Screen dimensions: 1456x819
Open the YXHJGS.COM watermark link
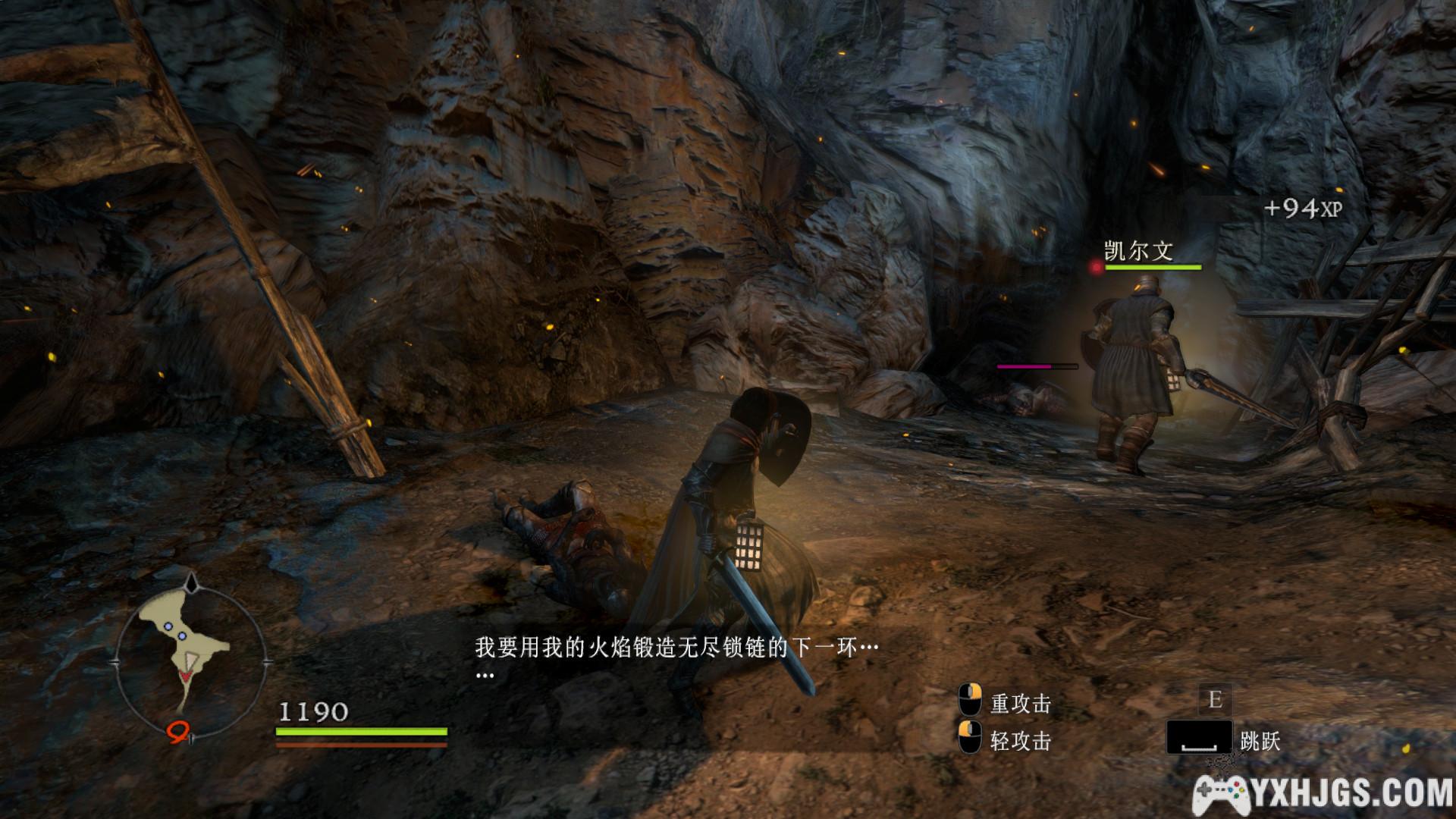pyautogui.click(x=1323, y=794)
